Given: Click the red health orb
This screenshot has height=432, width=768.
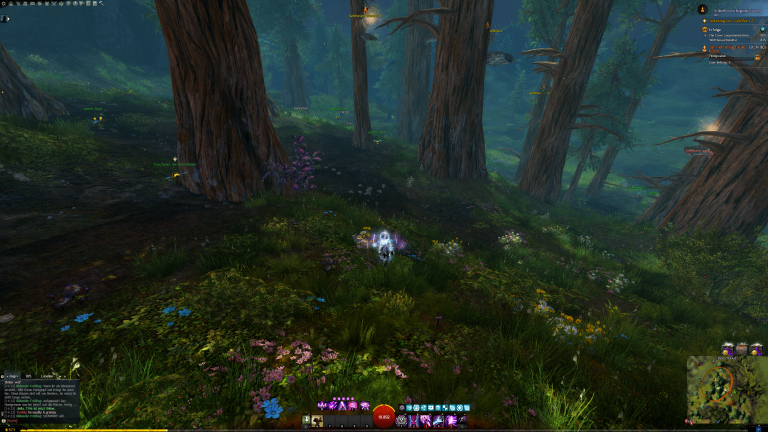Looking at the screenshot, I should click(x=384, y=417).
